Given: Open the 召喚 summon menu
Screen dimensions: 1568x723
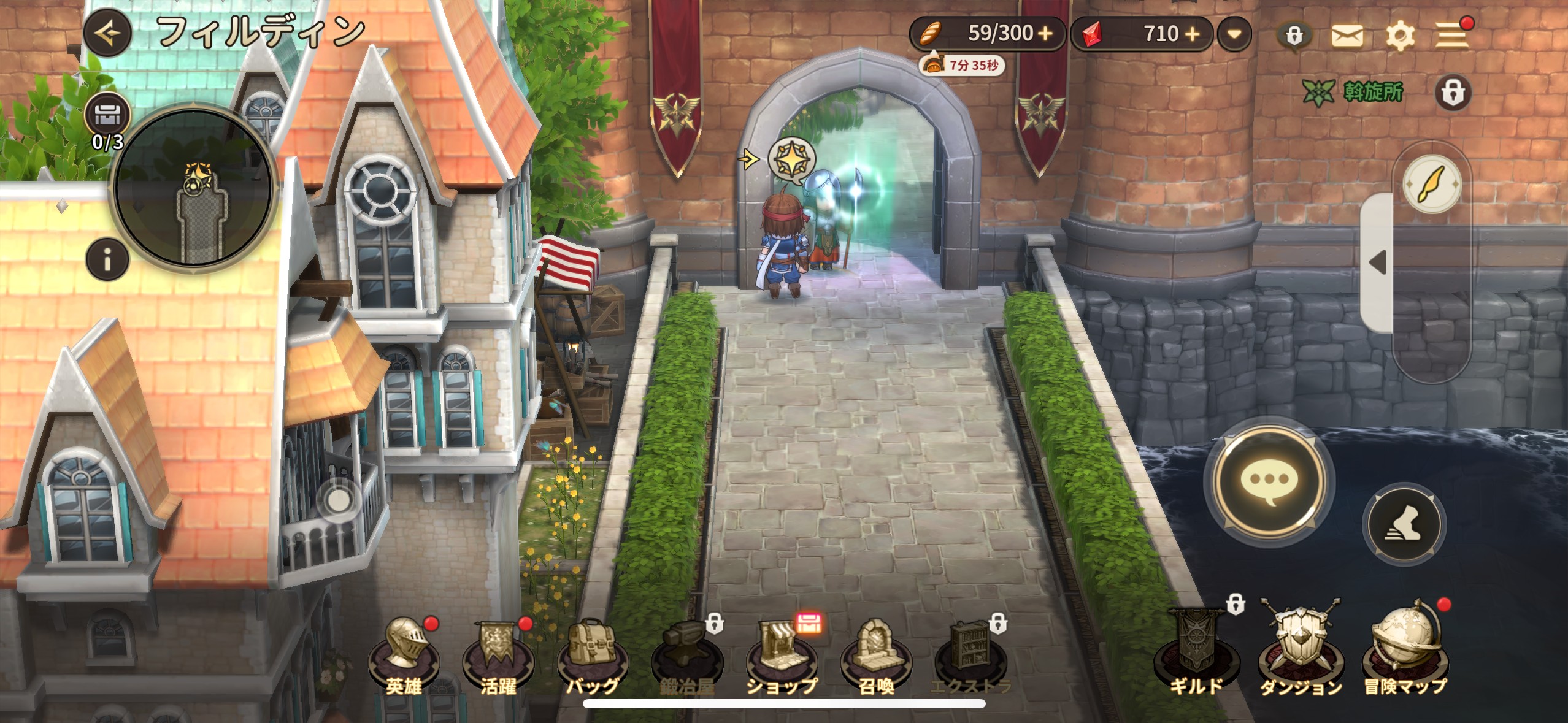Looking at the screenshot, I should pyautogui.click(x=876, y=656).
